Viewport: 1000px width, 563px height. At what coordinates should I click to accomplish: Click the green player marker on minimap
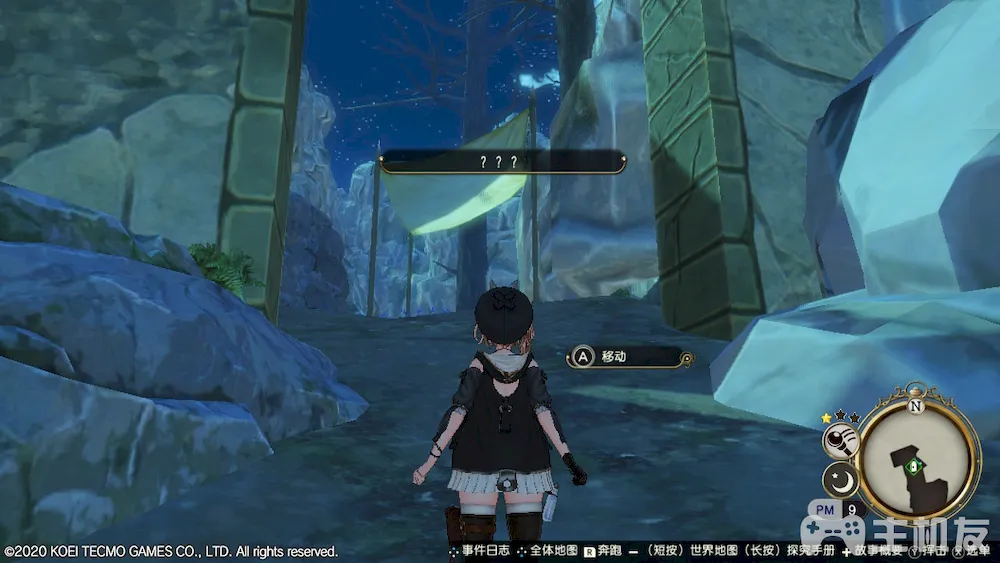[x=911, y=464]
